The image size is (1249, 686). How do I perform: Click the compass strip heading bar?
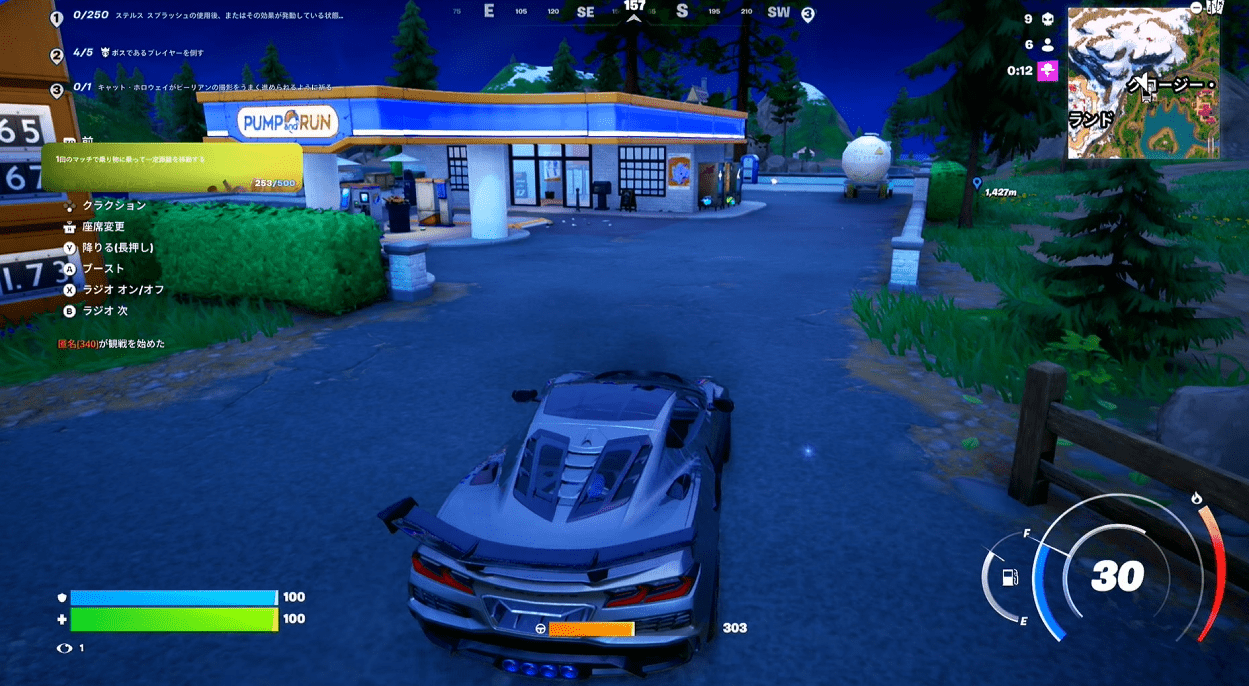click(633, 12)
